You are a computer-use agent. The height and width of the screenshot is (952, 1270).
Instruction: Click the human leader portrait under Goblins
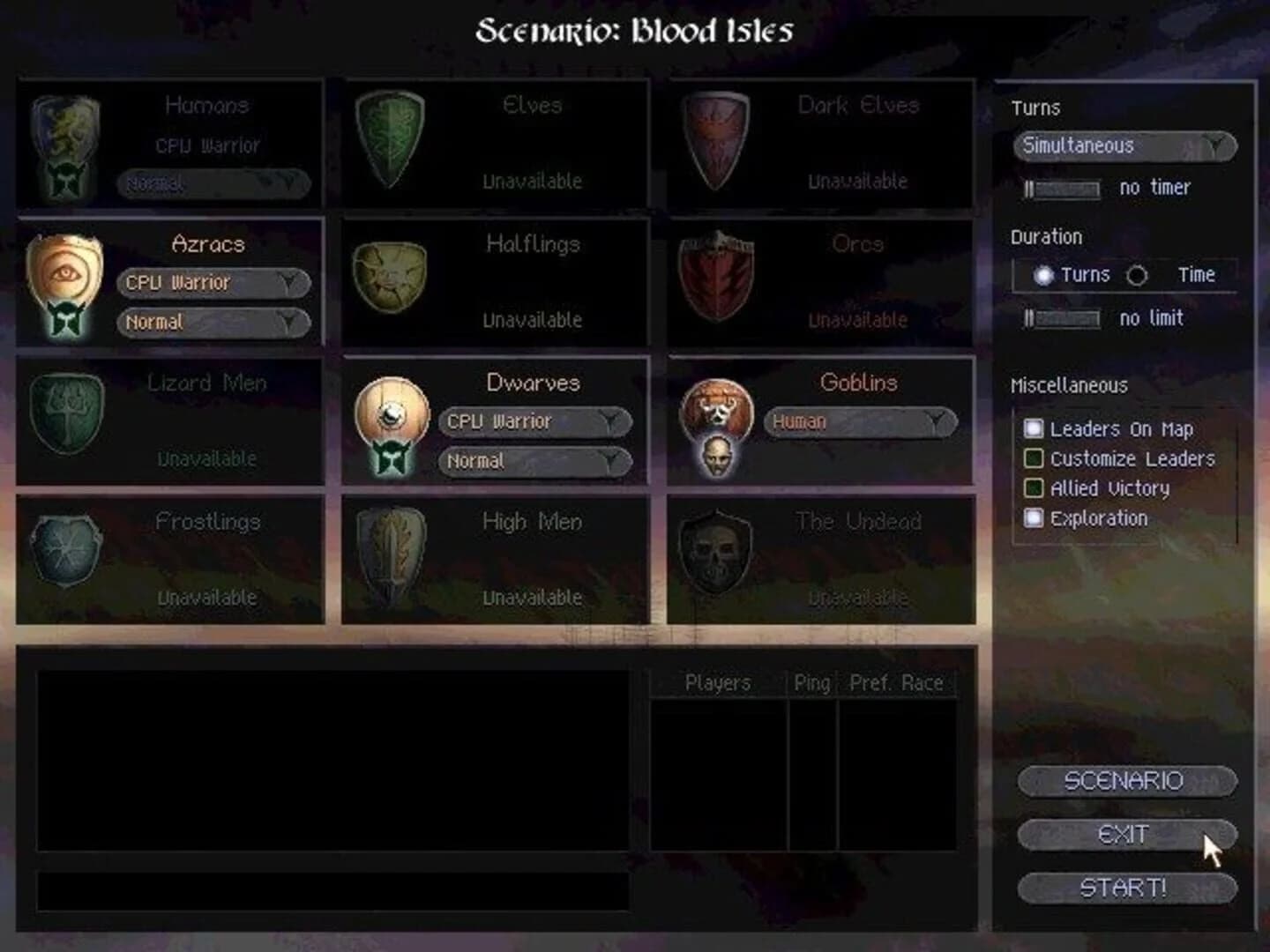(717, 457)
